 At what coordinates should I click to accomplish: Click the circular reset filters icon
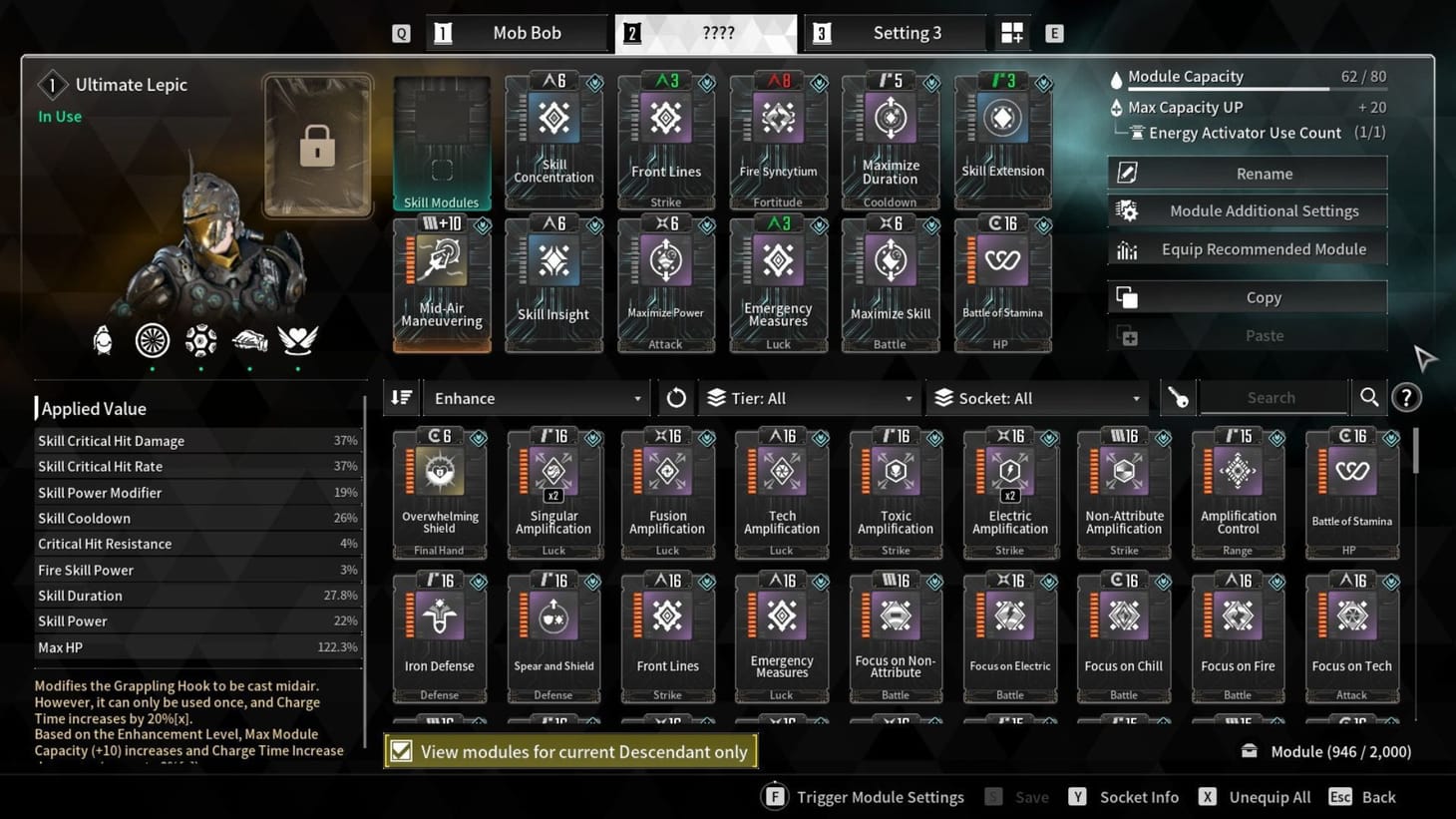[x=675, y=397]
